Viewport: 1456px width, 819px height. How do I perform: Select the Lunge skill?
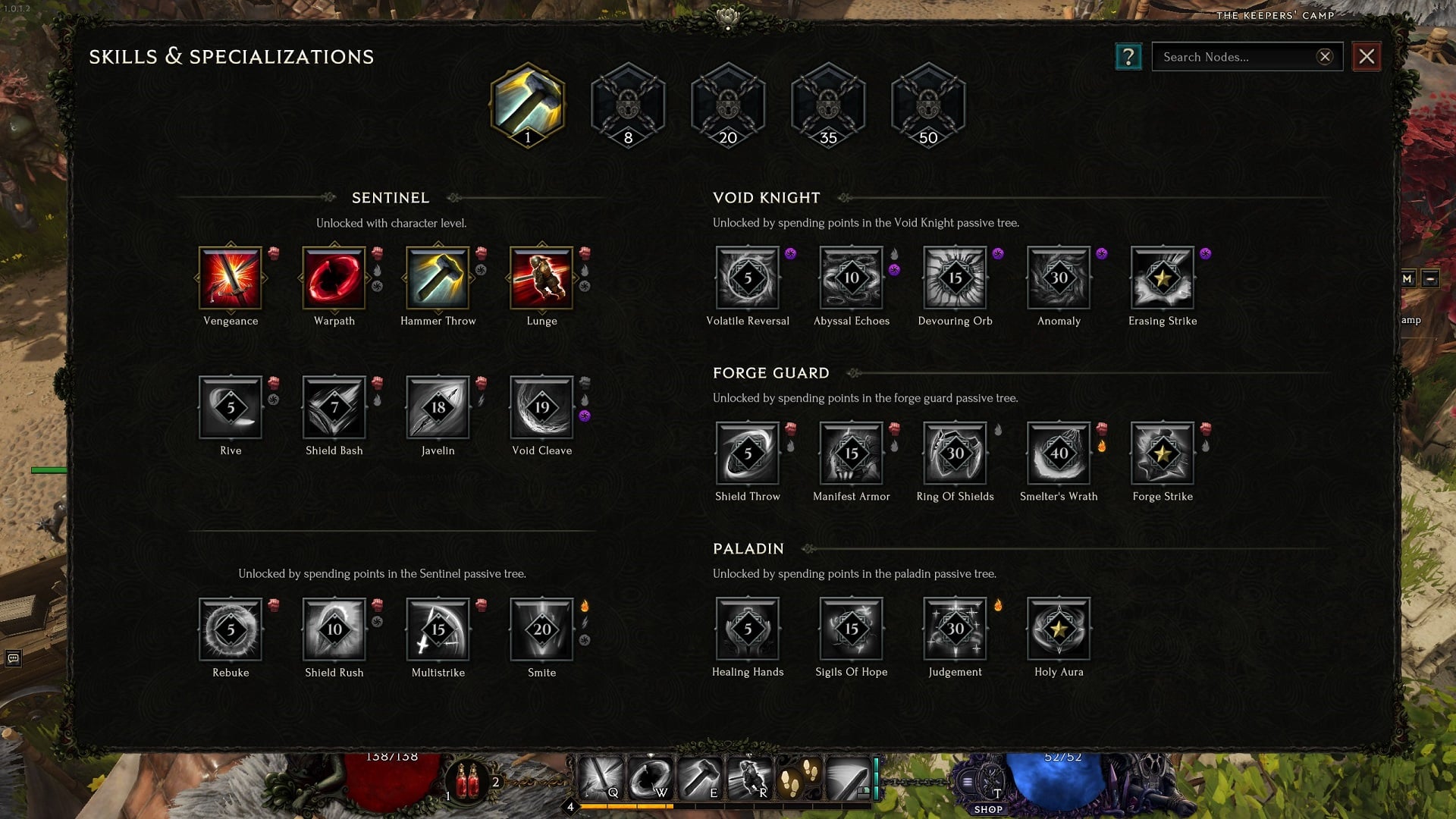541,279
